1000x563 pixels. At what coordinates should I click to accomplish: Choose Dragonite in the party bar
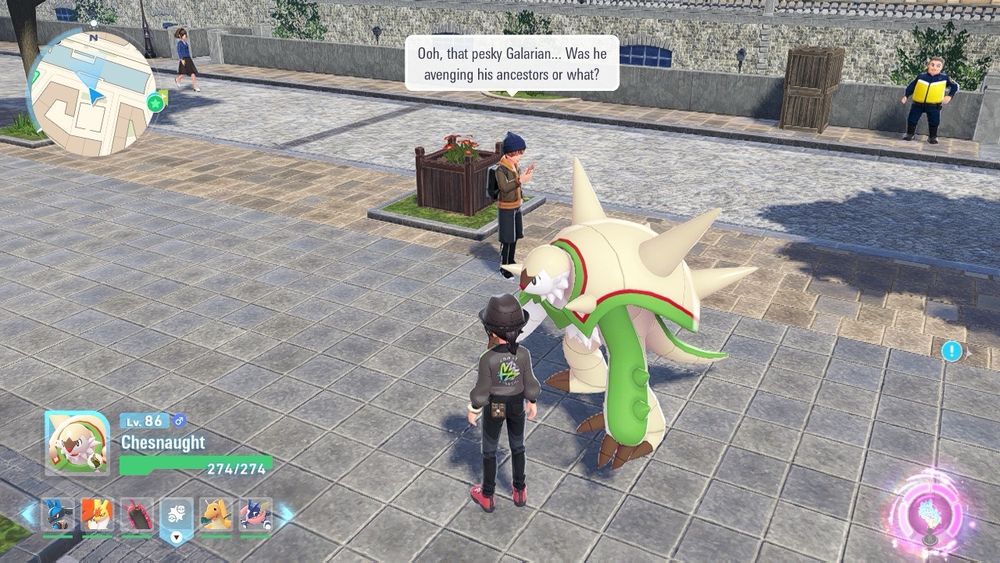(217, 515)
